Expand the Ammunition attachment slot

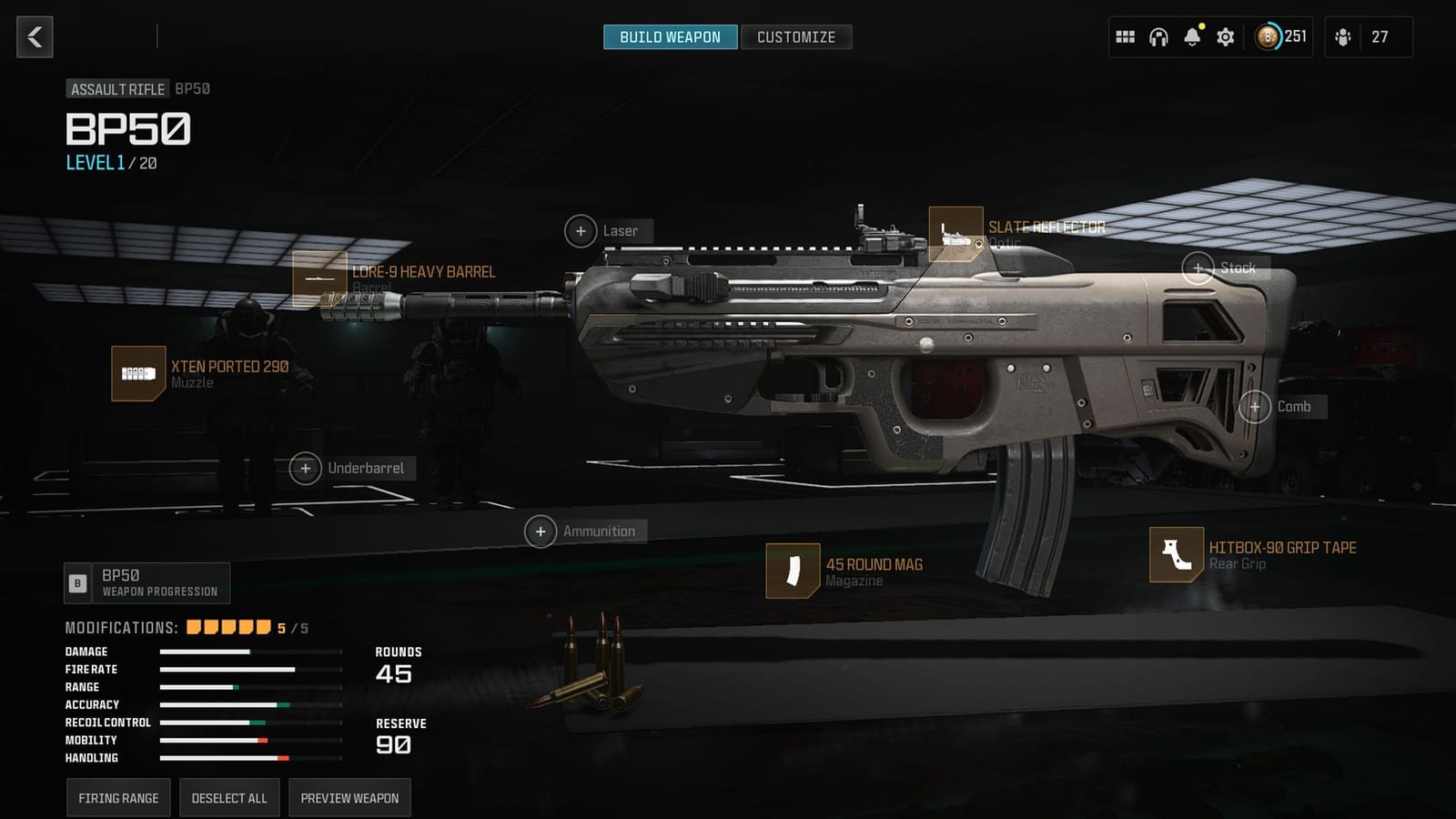point(541,531)
